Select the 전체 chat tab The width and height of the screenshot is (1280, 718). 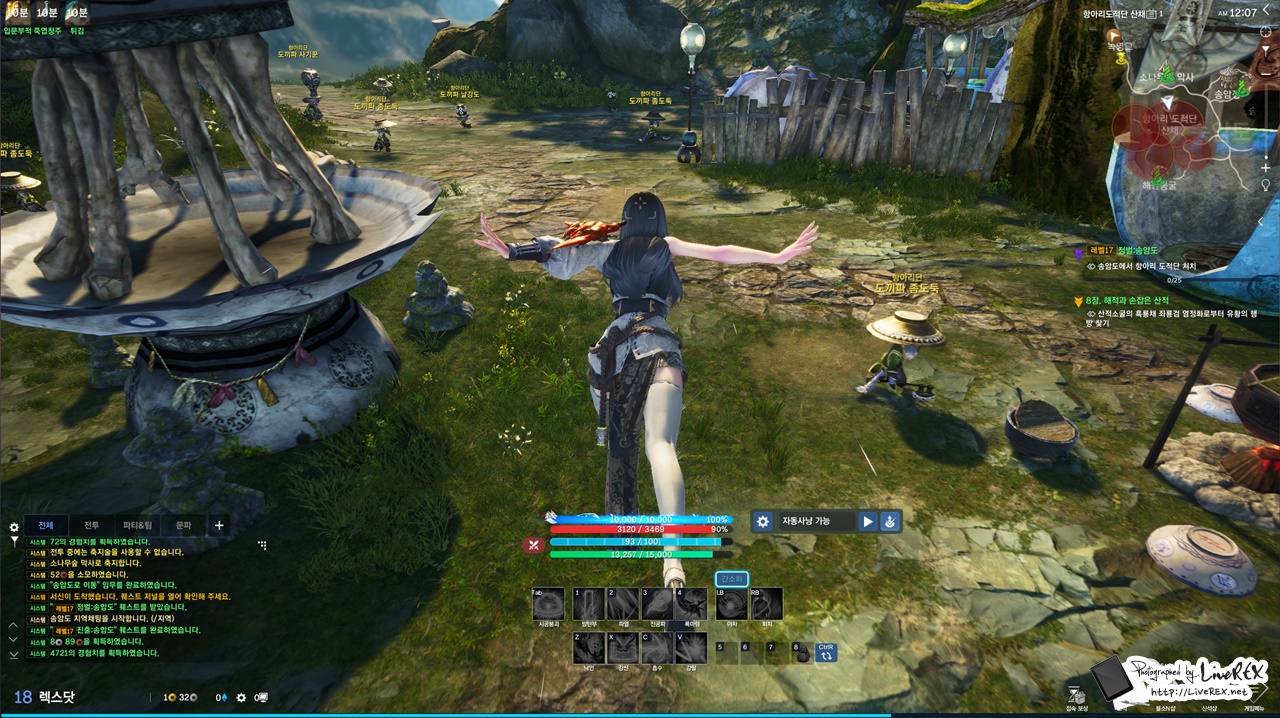point(46,525)
